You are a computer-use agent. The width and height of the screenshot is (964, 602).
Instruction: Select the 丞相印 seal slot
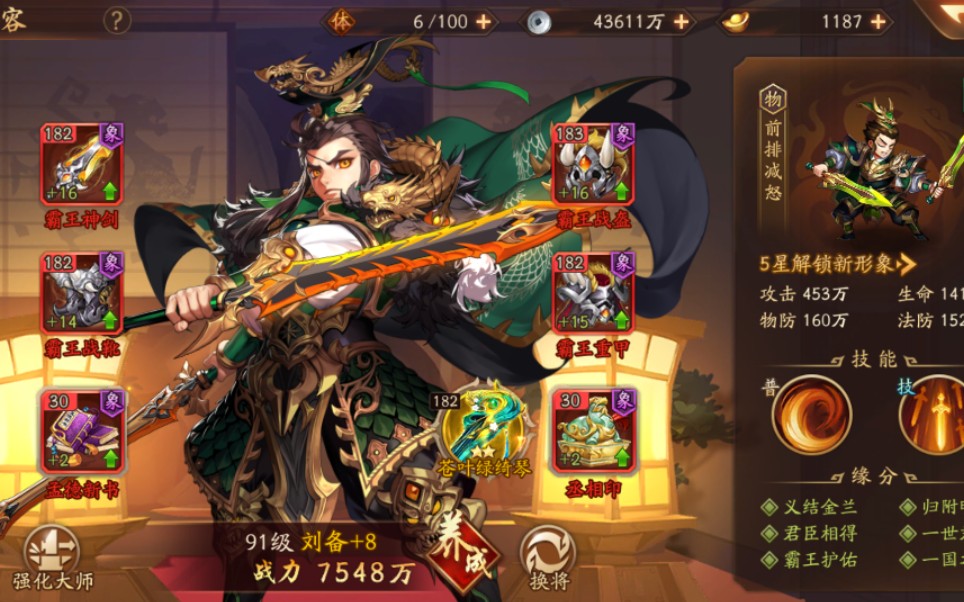[x=593, y=430]
